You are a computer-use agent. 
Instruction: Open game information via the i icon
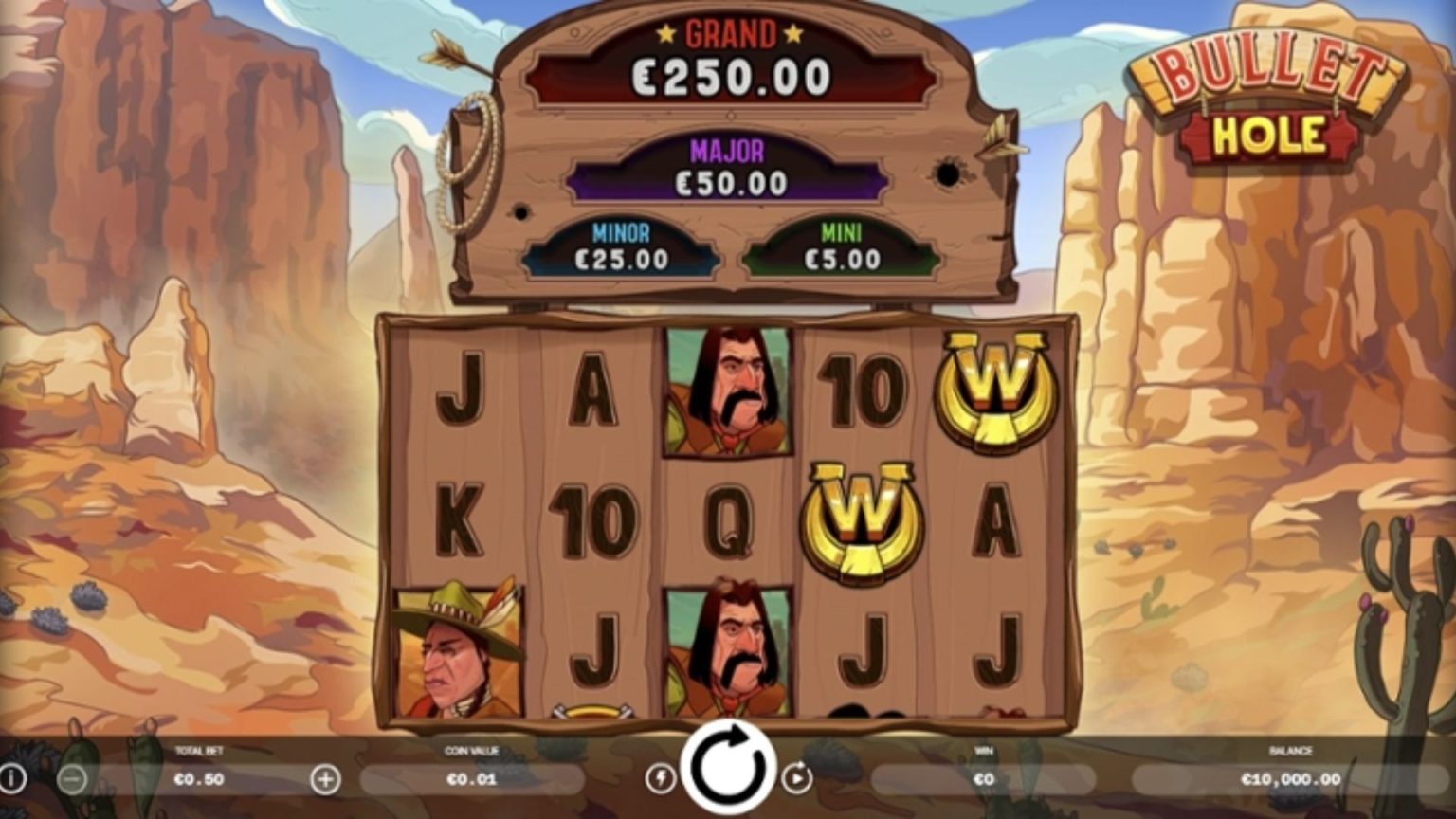pos(13,779)
